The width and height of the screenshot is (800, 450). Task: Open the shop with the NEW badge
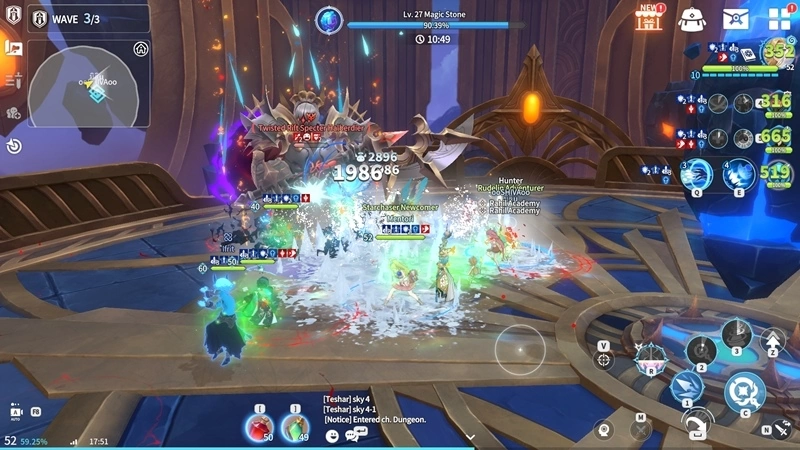(650, 19)
